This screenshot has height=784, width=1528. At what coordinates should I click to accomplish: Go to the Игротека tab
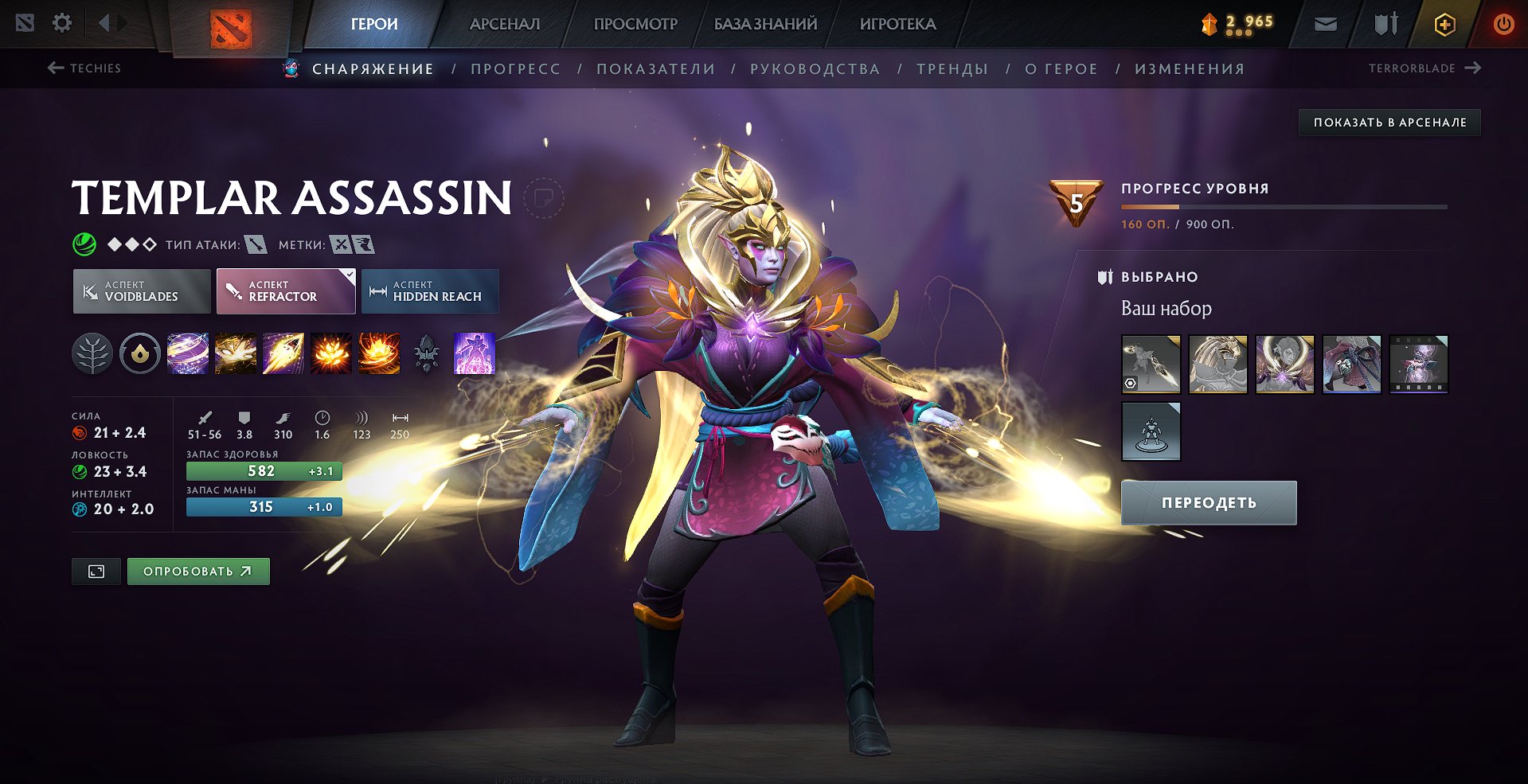(x=897, y=24)
